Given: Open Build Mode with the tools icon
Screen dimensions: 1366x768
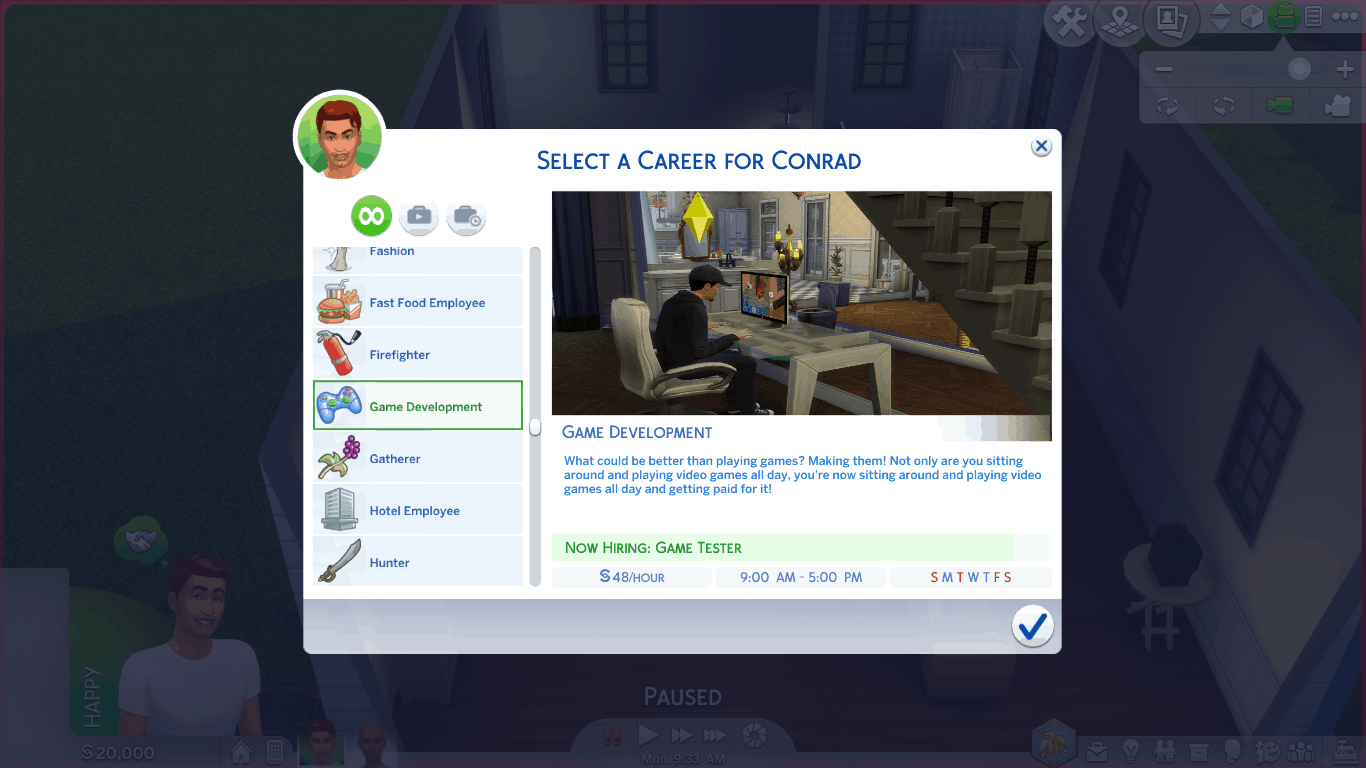Looking at the screenshot, I should [x=1071, y=22].
